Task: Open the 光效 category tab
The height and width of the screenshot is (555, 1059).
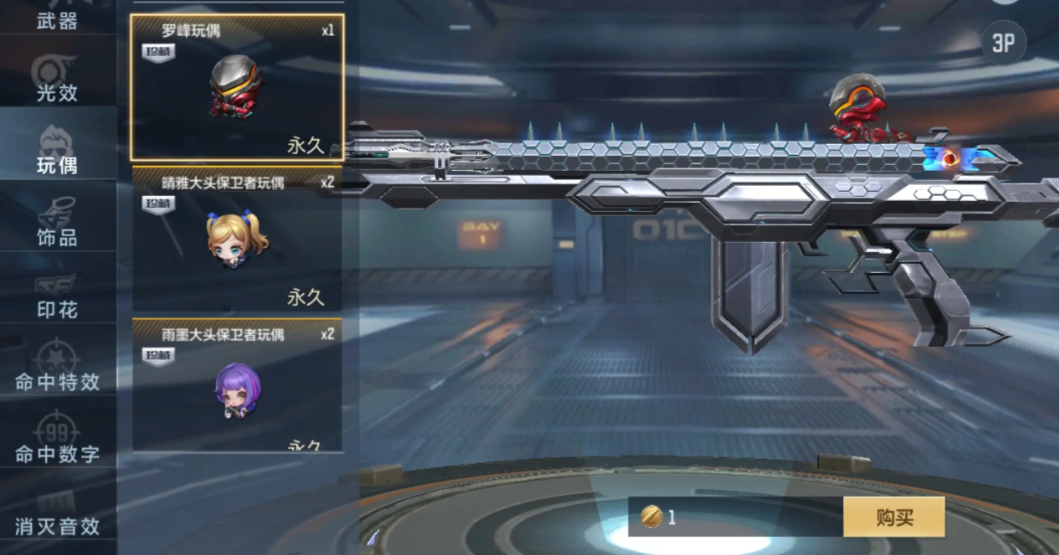Action: 57,77
